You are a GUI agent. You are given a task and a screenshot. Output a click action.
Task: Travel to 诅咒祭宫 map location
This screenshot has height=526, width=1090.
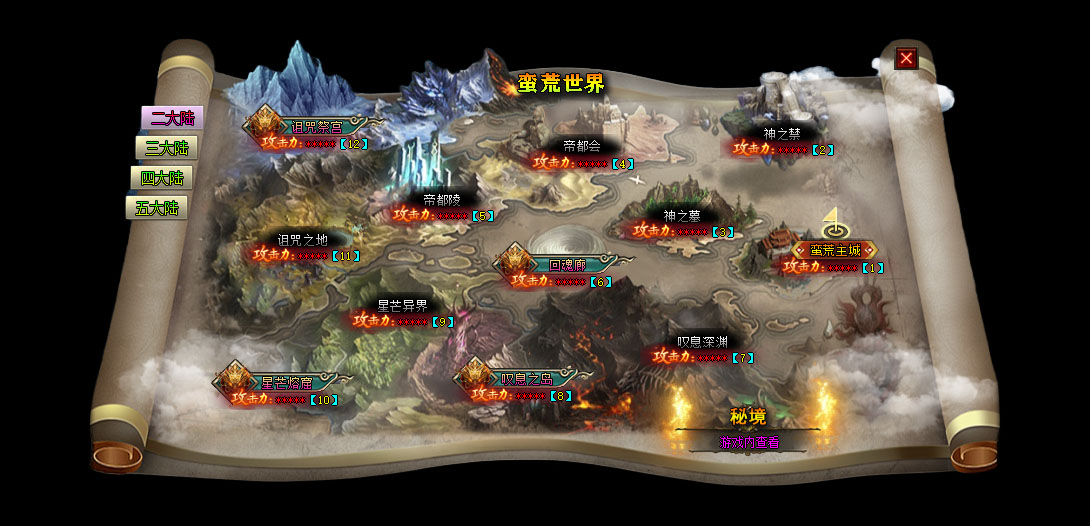(316, 127)
